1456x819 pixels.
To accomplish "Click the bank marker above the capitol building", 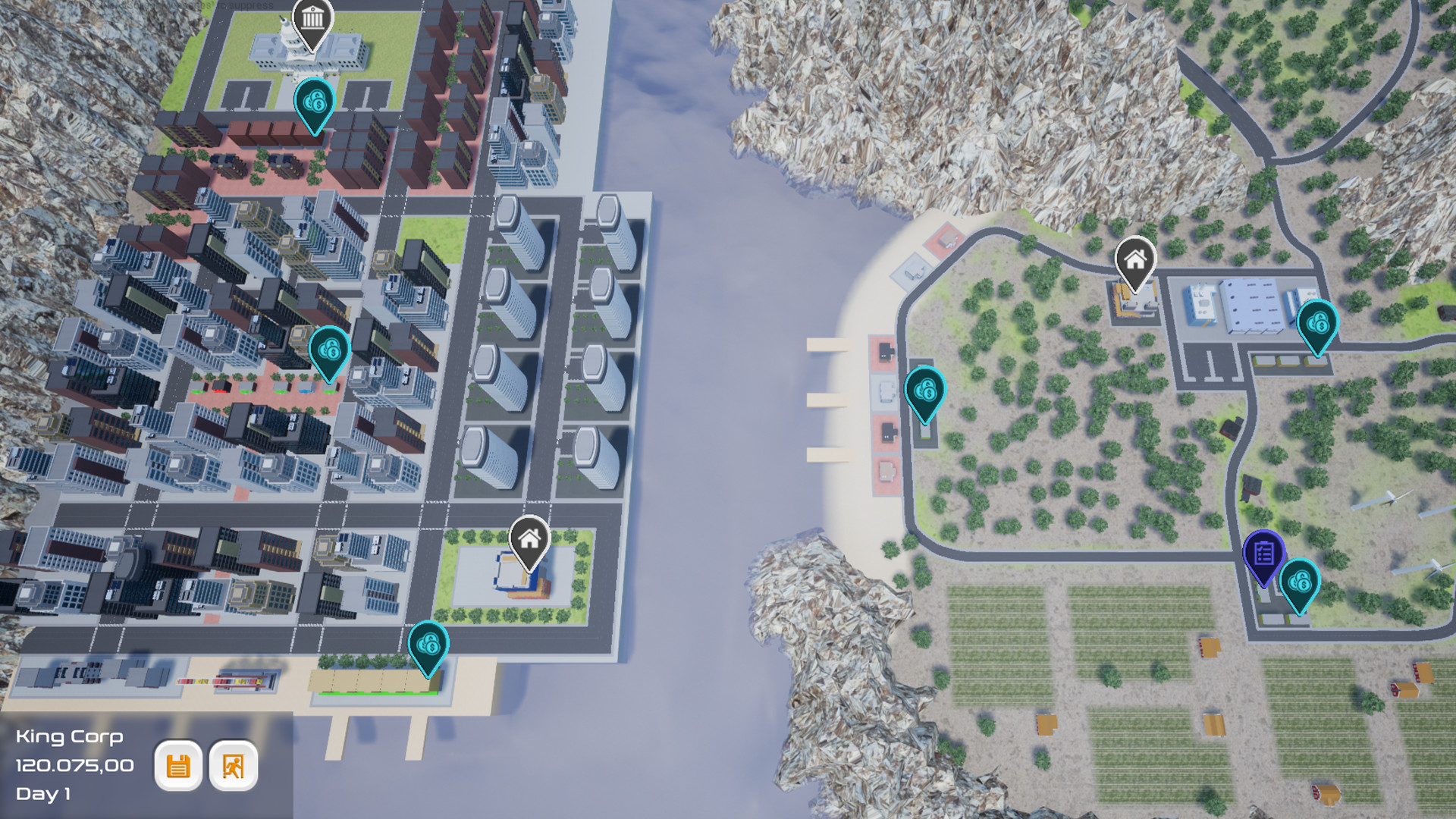I will click(x=312, y=18).
